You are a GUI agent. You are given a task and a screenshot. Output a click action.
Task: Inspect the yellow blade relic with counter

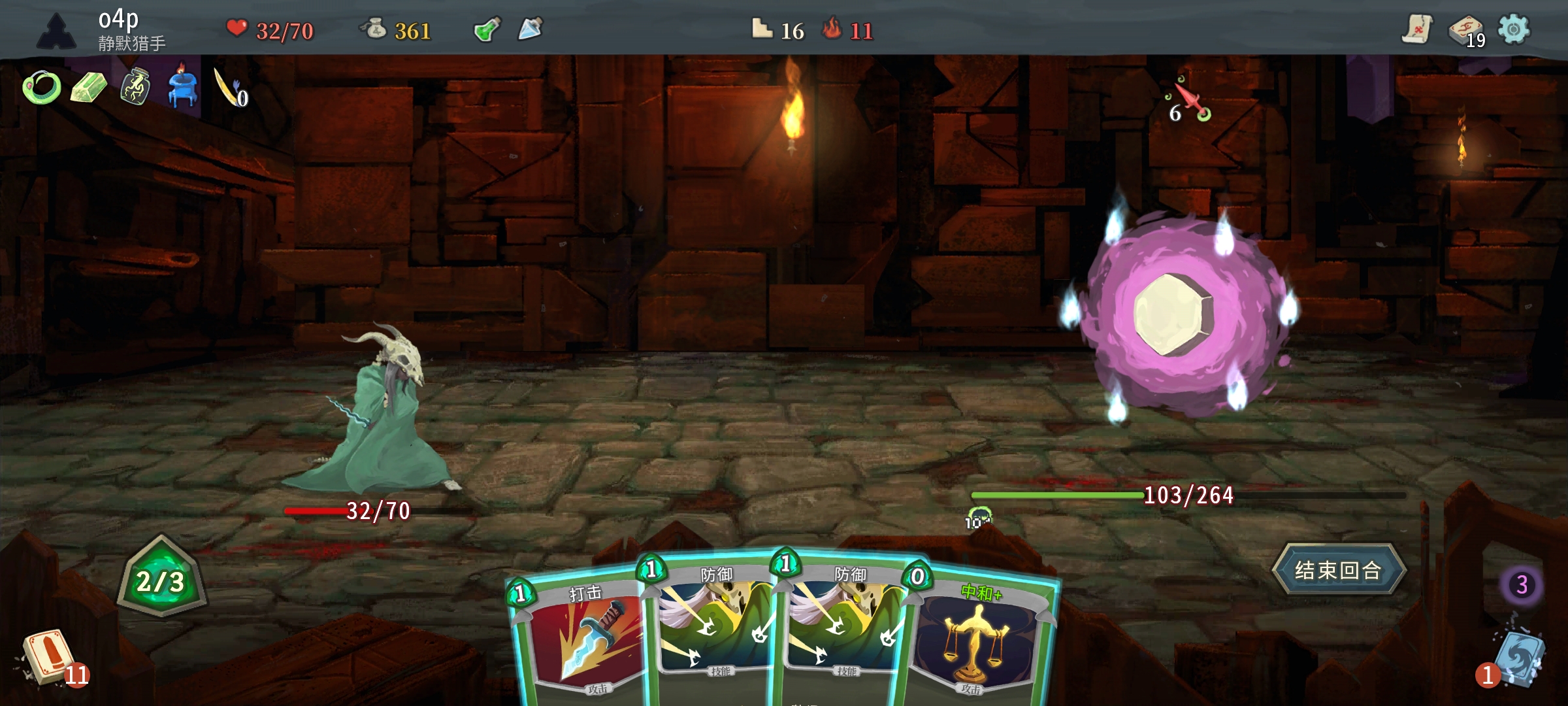[x=229, y=88]
